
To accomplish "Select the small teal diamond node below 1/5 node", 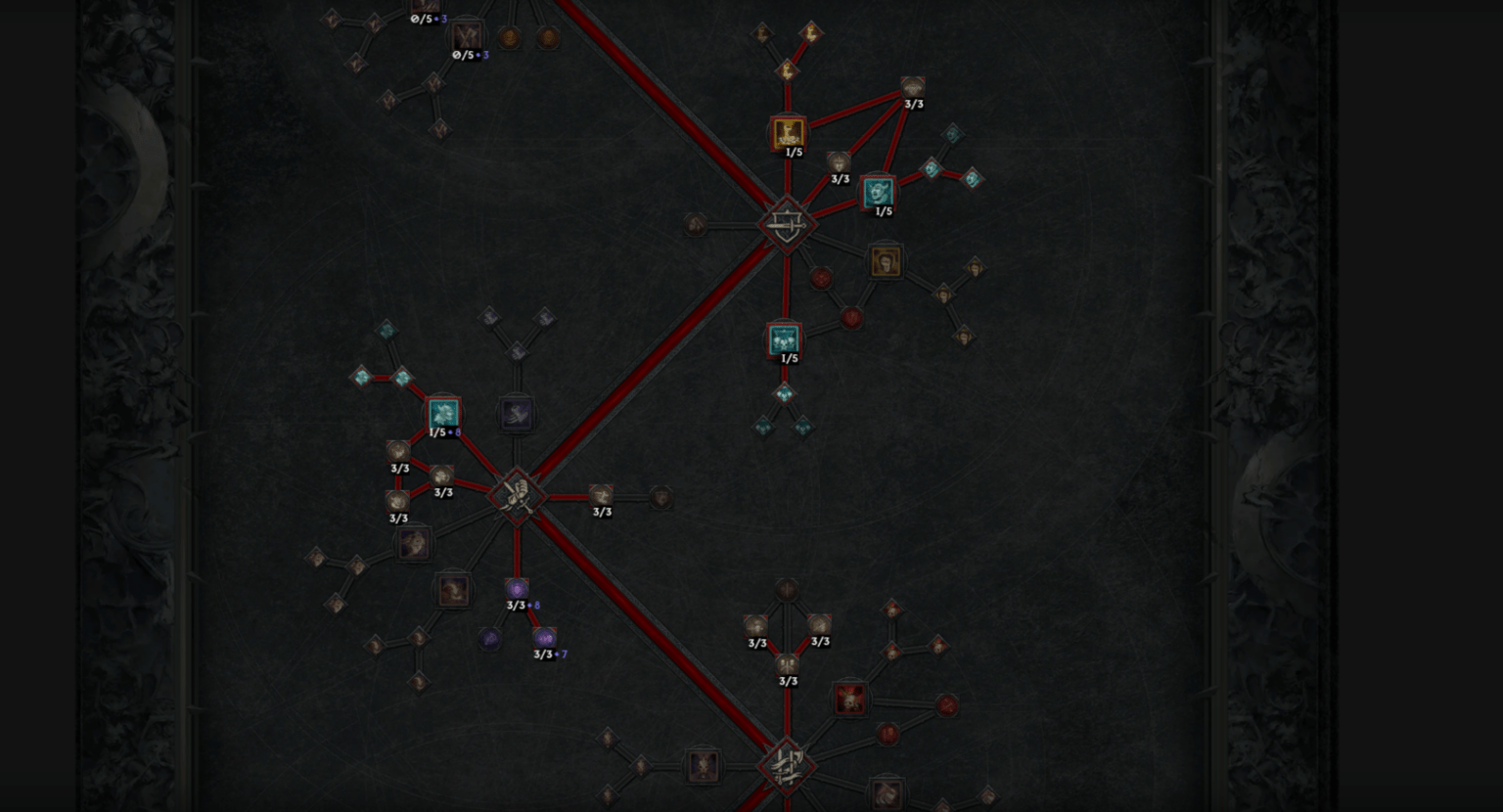I will coord(783,396).
